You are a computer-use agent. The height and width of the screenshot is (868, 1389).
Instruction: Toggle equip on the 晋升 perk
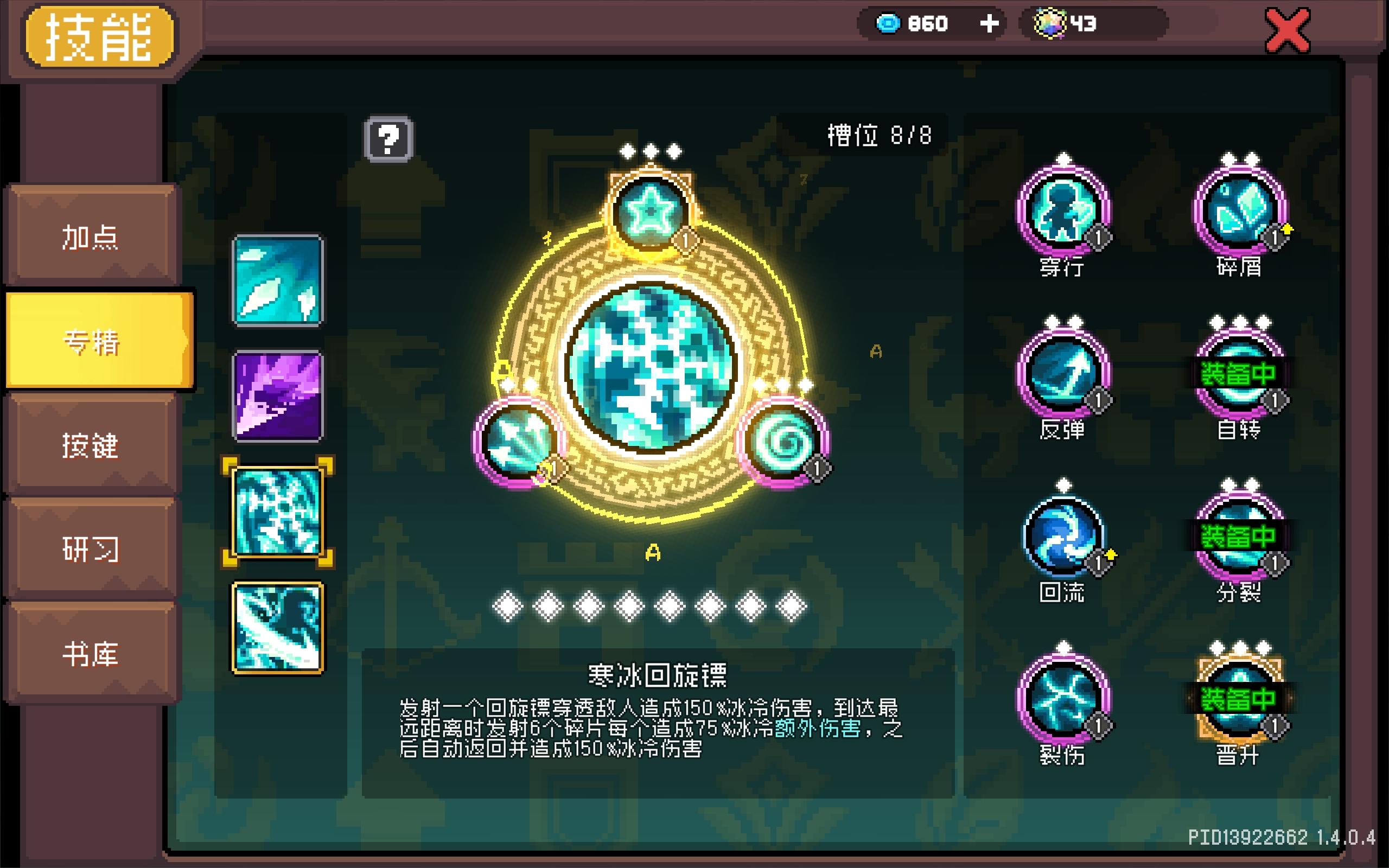click(1240, 698)
